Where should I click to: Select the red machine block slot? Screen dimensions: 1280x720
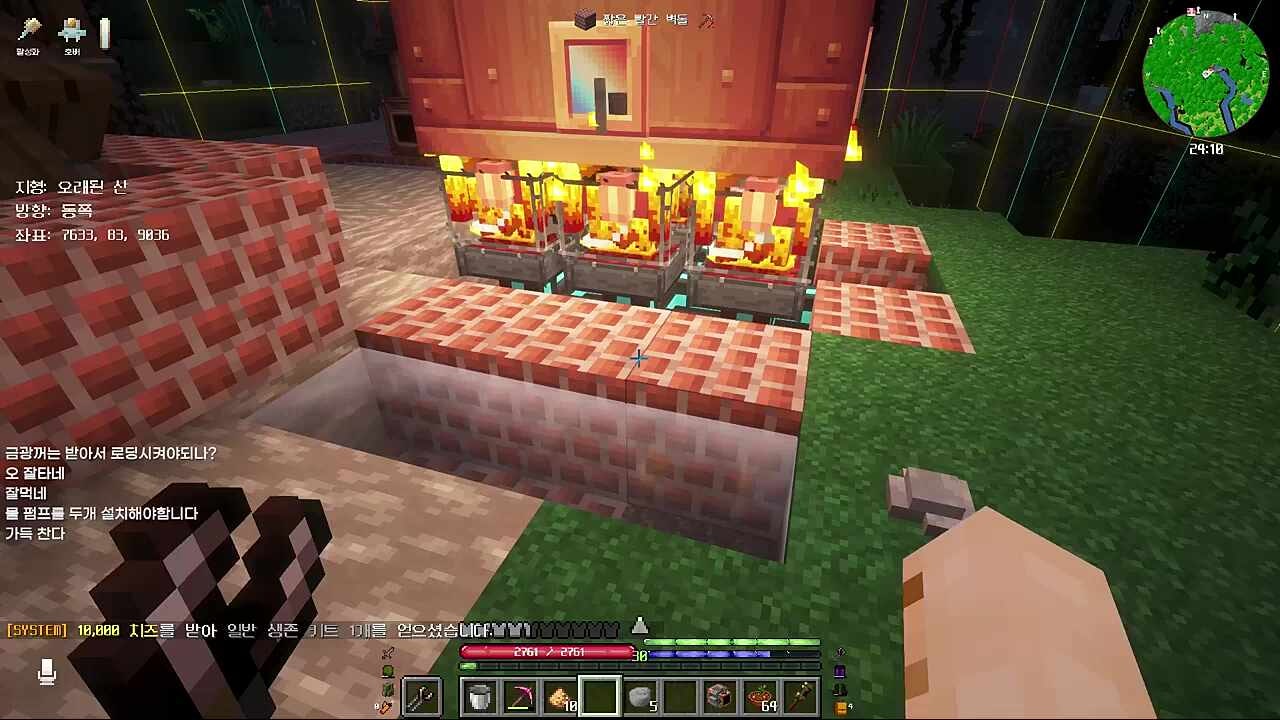(720, 697)
